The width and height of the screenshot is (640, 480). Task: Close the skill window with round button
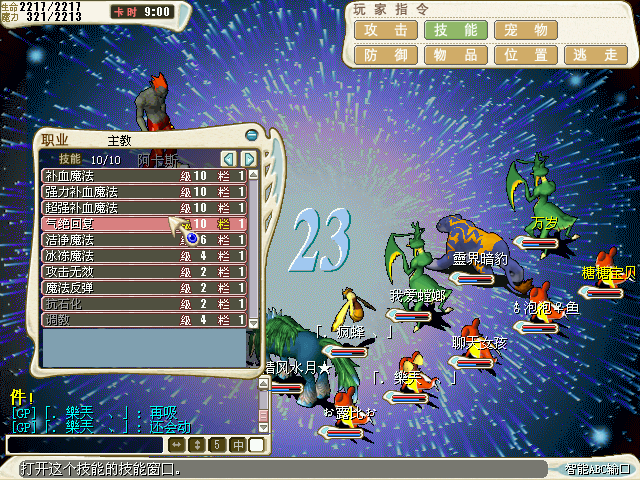click(251, 136)
